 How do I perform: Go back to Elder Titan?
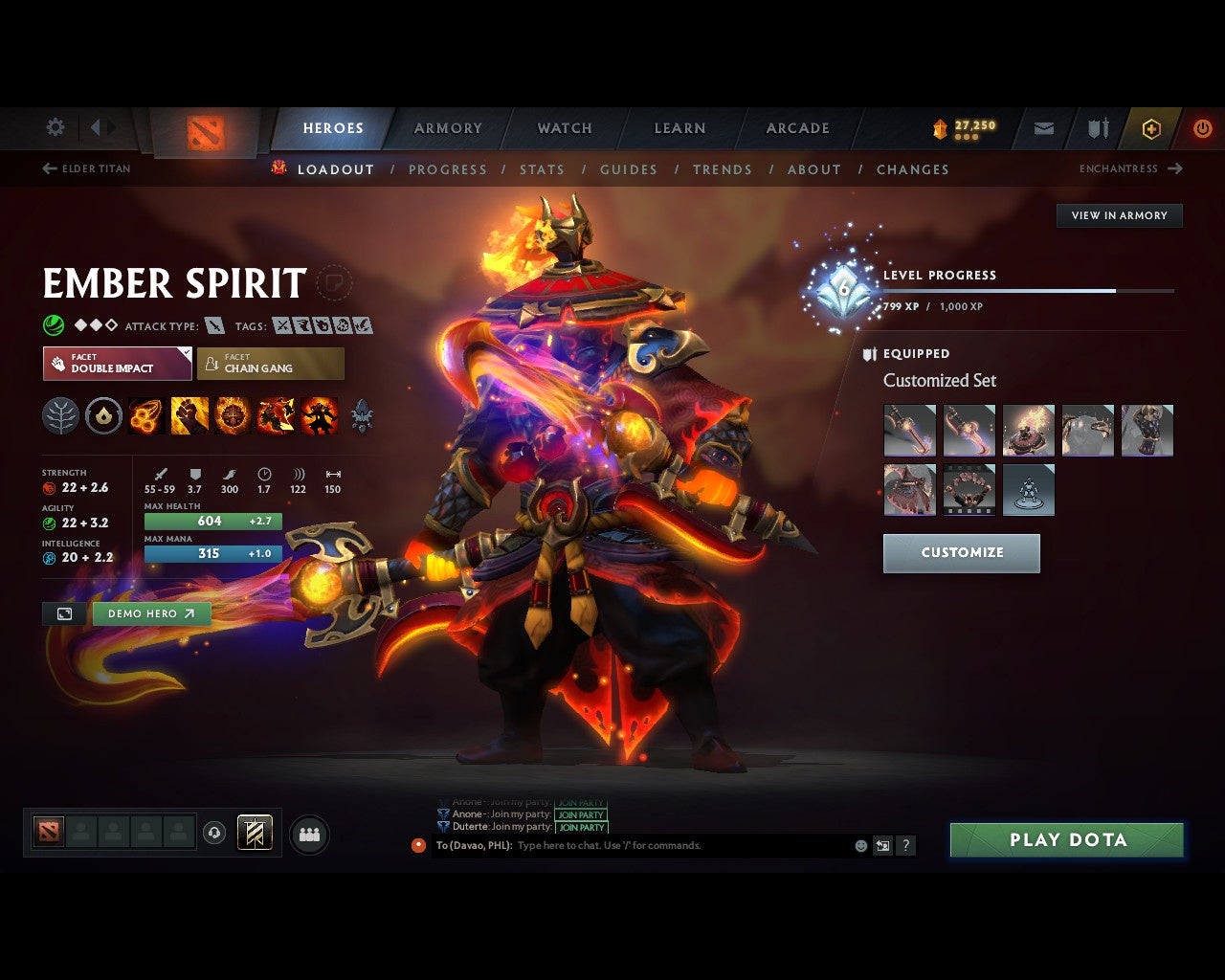86,168
